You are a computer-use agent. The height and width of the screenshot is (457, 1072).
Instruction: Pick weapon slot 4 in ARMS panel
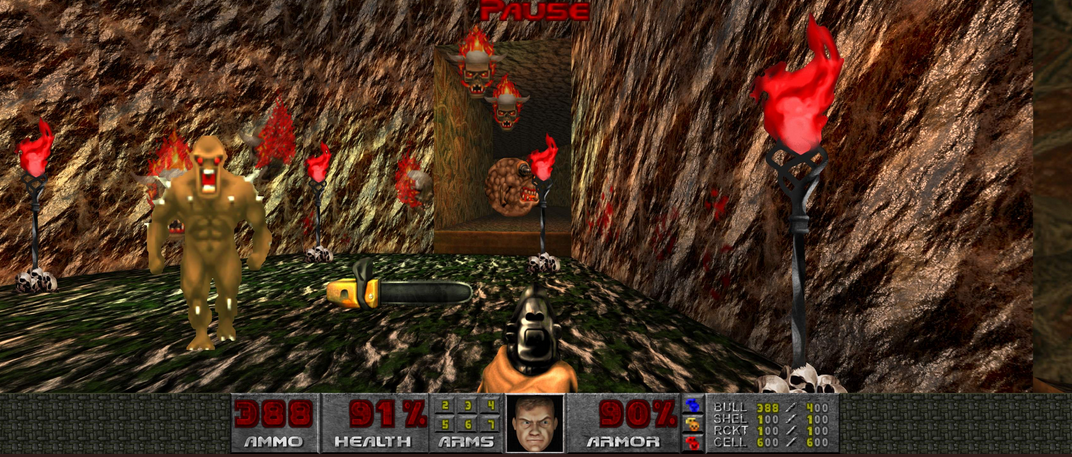click(x=490, y=406)
